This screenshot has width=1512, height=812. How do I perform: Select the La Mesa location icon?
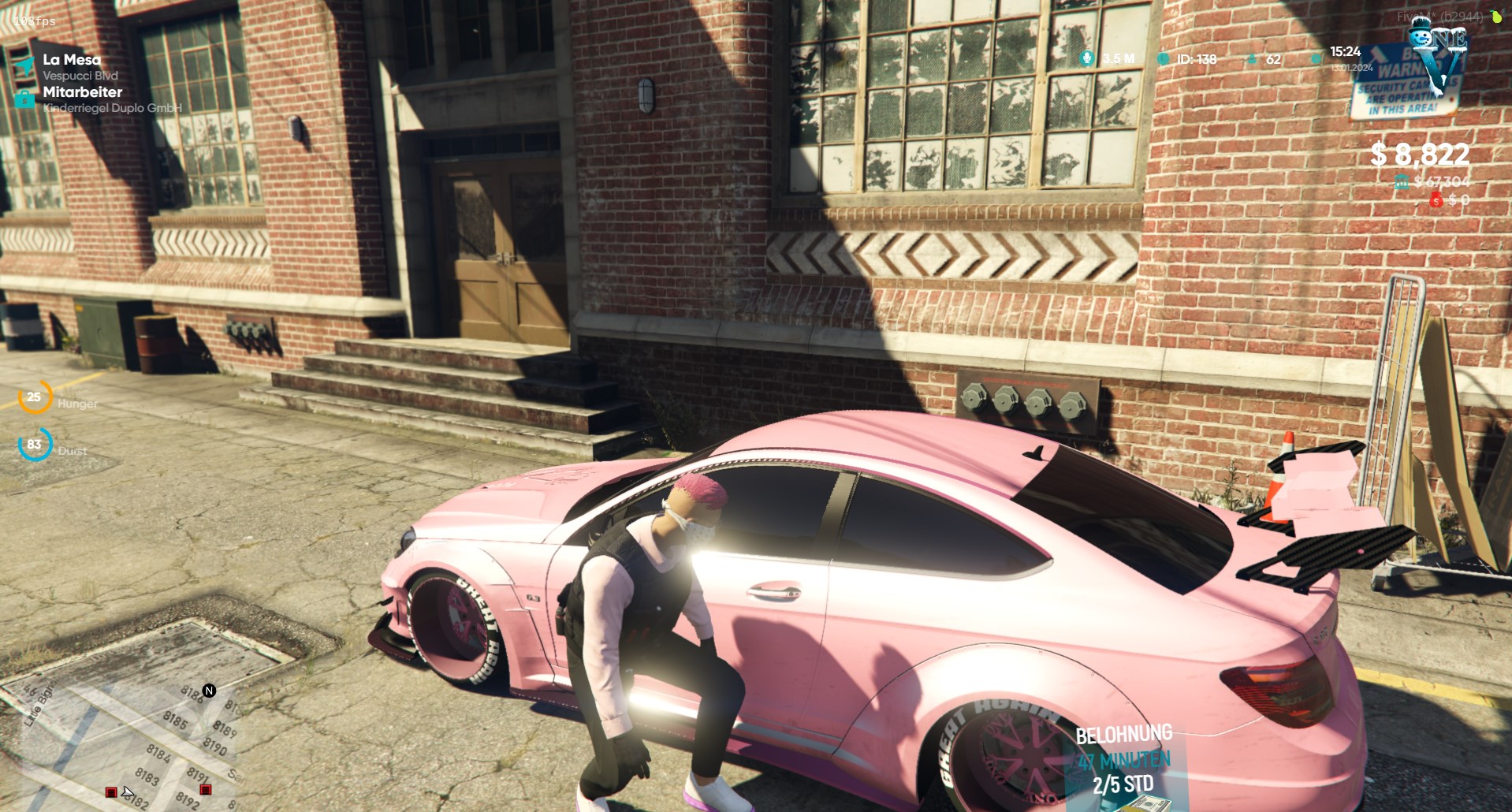point(24,66)
